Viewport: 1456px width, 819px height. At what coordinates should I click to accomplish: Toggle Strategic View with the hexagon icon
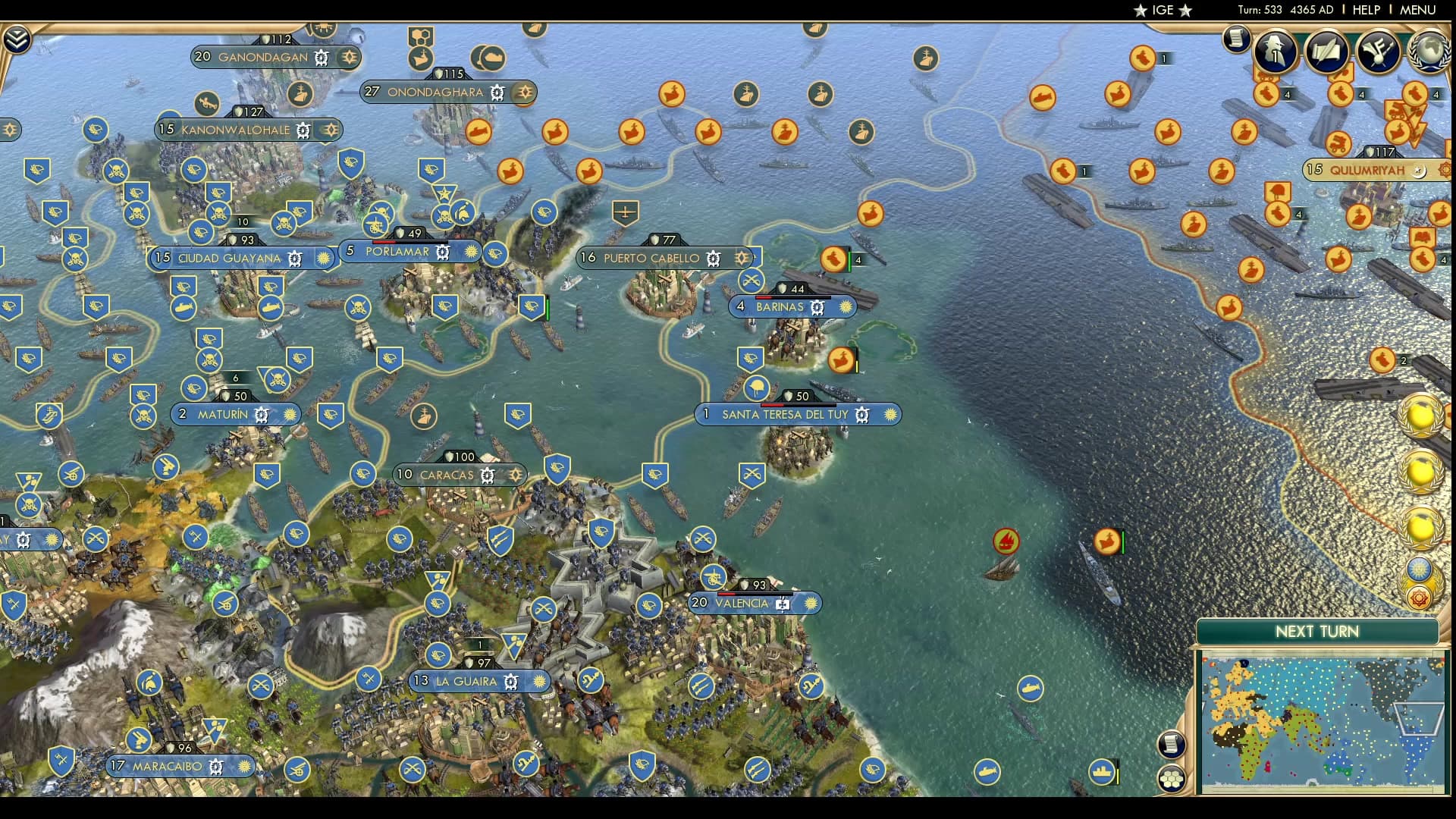pos(1172,778)
